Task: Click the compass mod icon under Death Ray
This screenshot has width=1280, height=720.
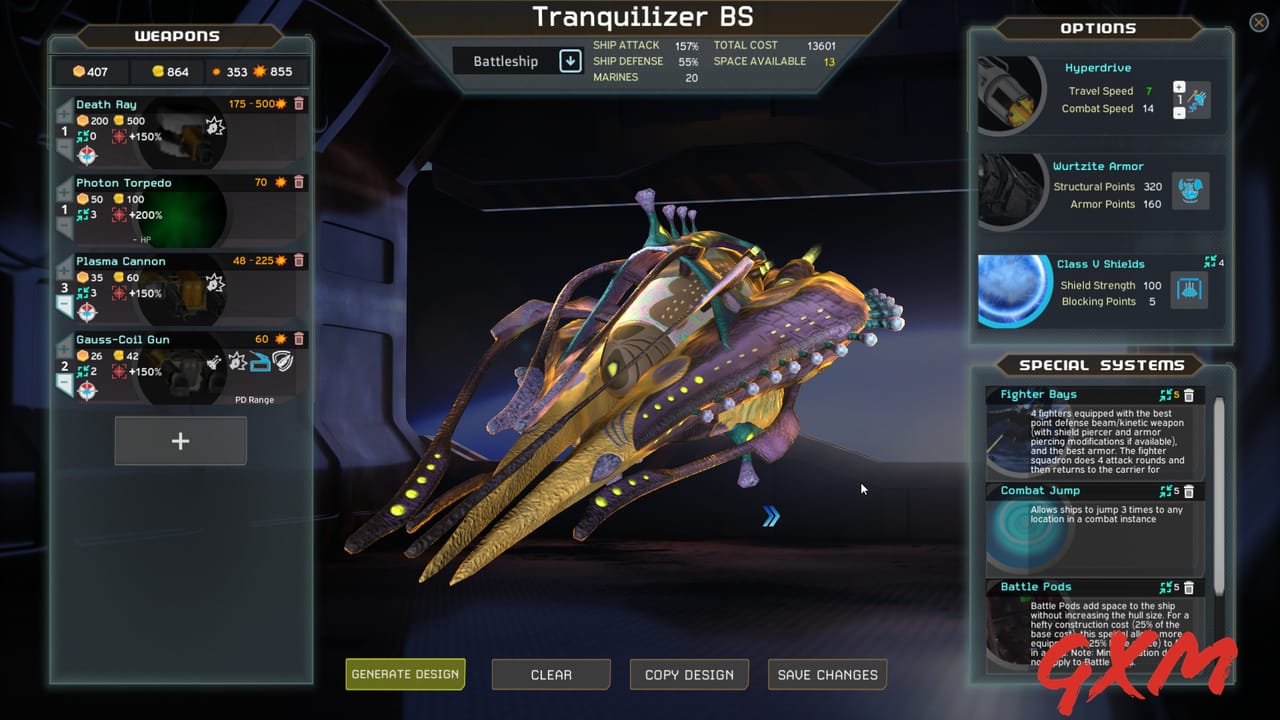Action: 86,154
